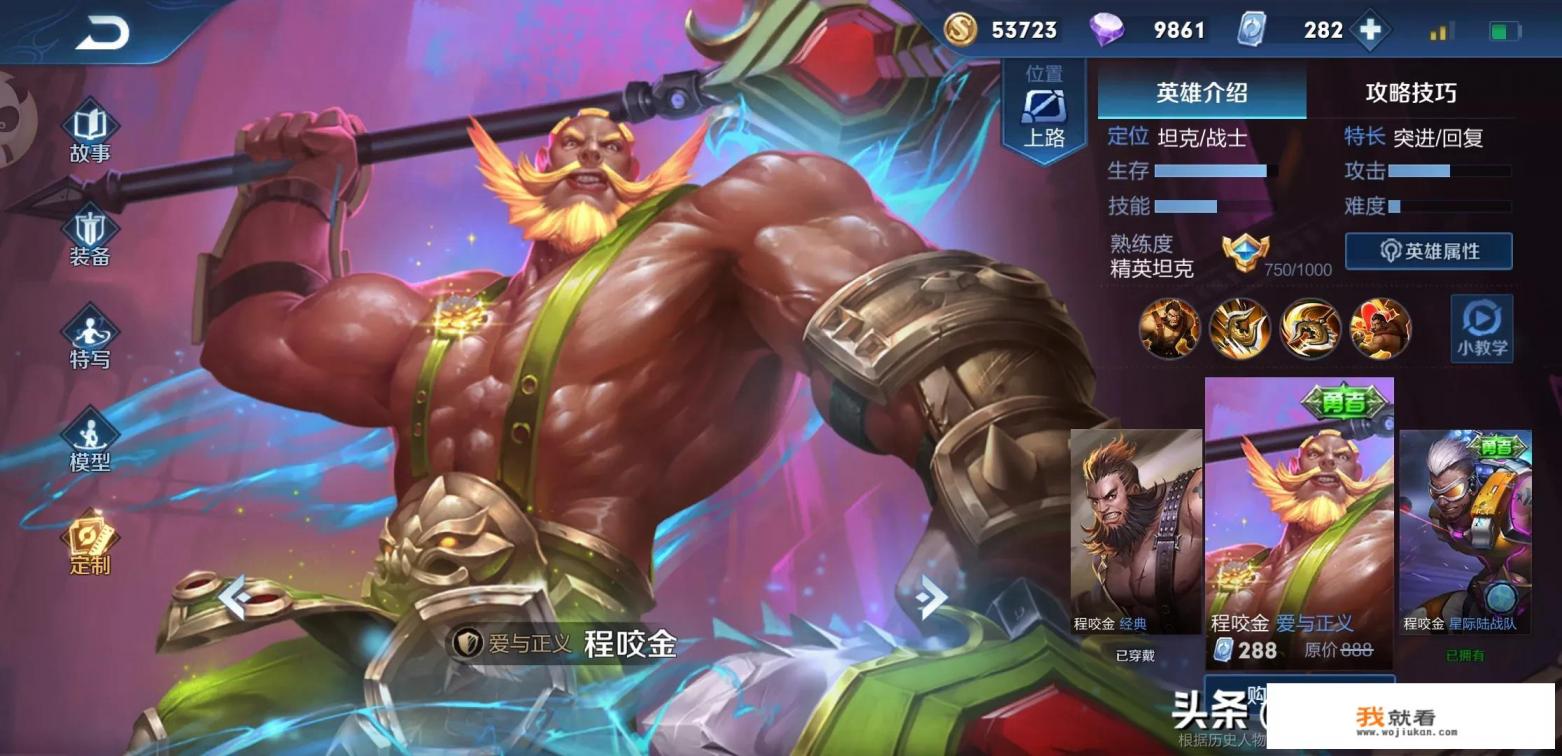Go back using the return arrow

click(x=103, y=33)
